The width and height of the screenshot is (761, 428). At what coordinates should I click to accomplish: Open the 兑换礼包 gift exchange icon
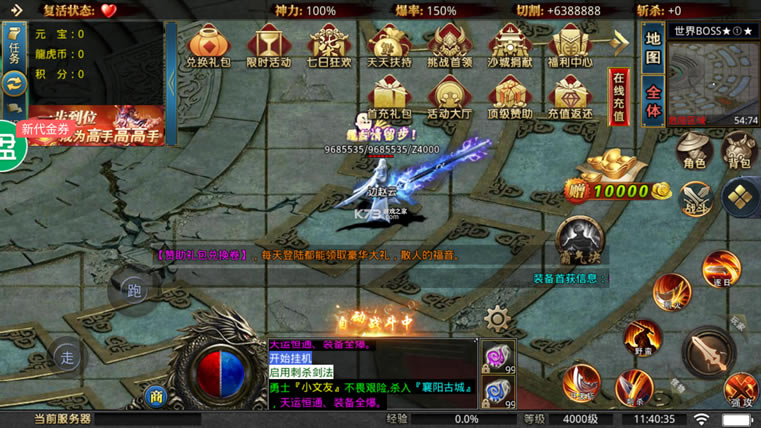tap(209, 45)
